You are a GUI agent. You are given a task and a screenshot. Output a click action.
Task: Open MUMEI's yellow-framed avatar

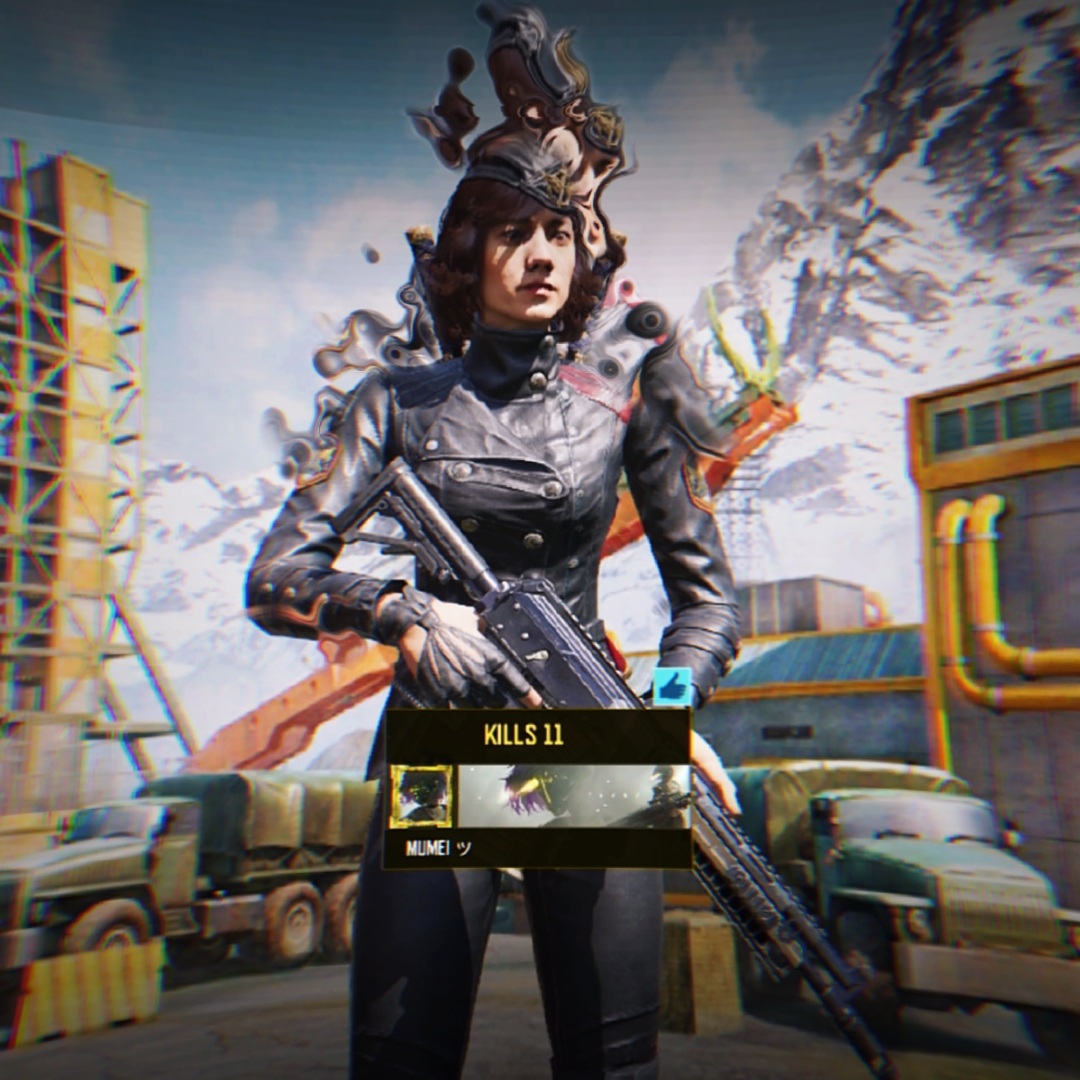[x=421, y=796]
